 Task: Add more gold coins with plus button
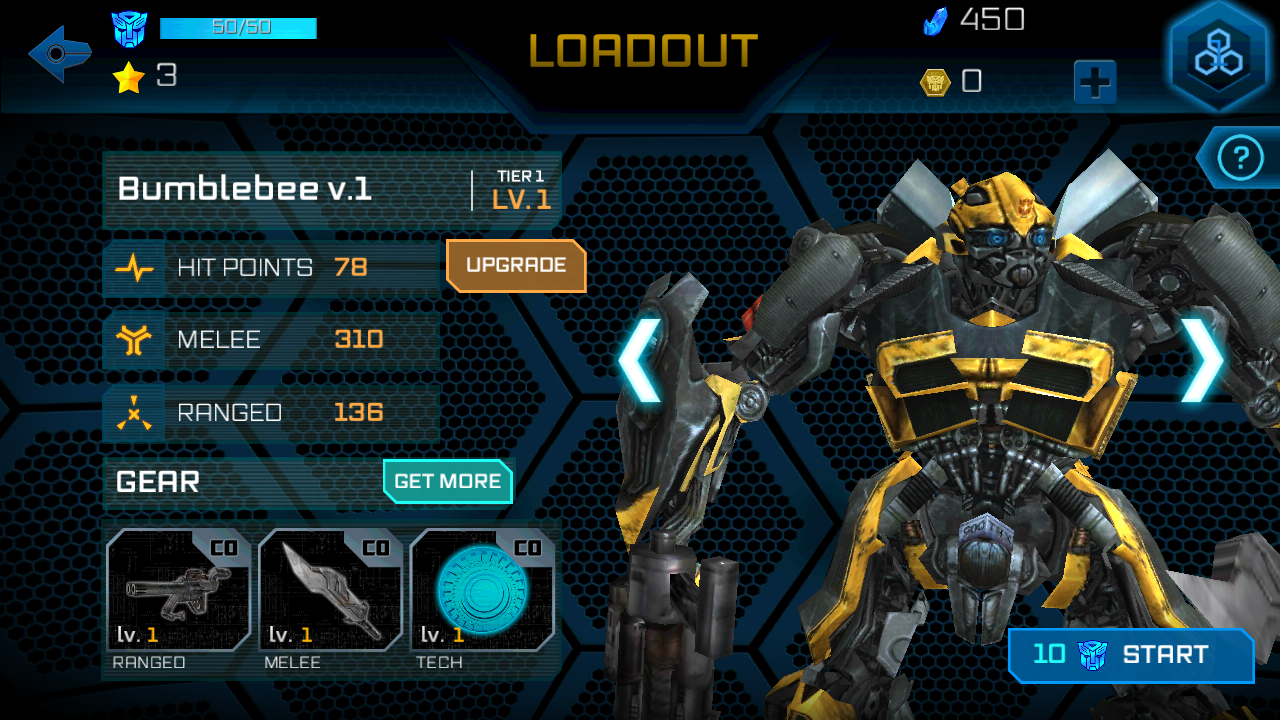click(x=1095, y=82)
